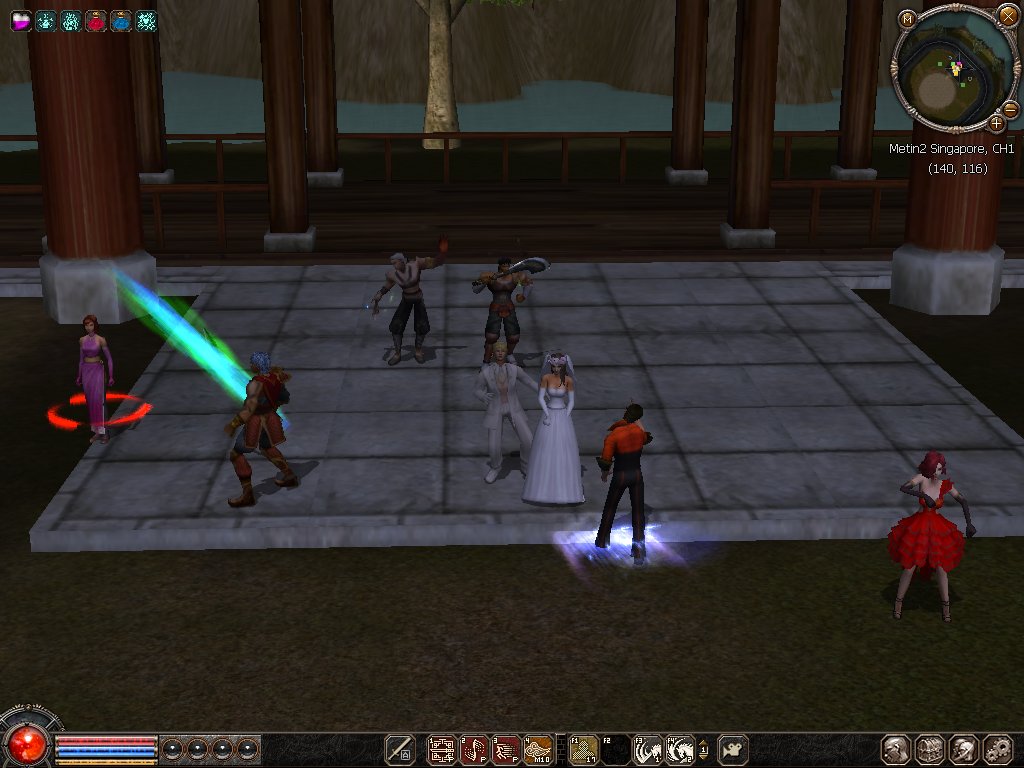The width and height of the screenshot is (1024, 768).
Task: Use the quickslot 4 cloud skill
Action: (539, 749)
